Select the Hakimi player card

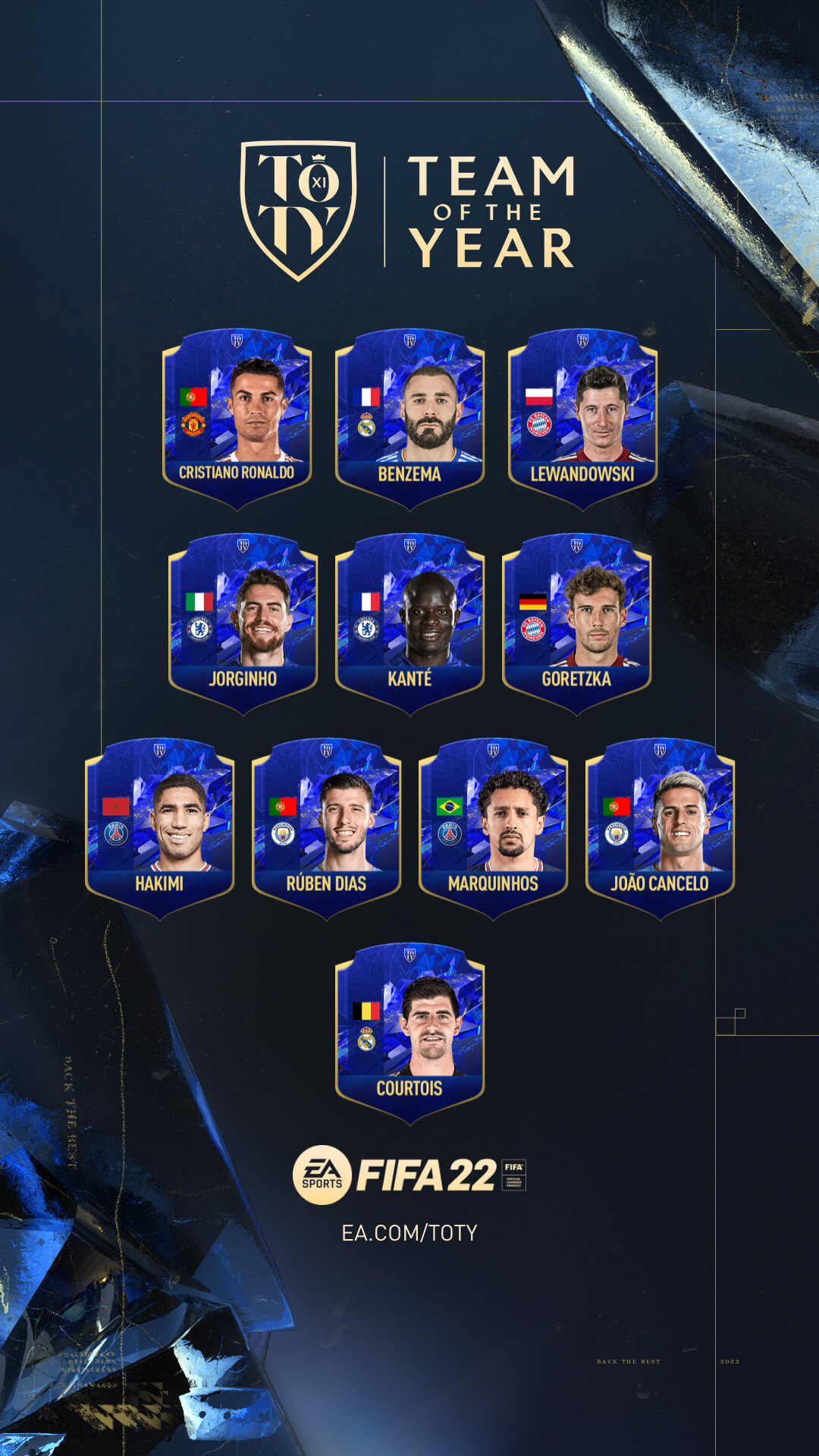tap(159, 828)
